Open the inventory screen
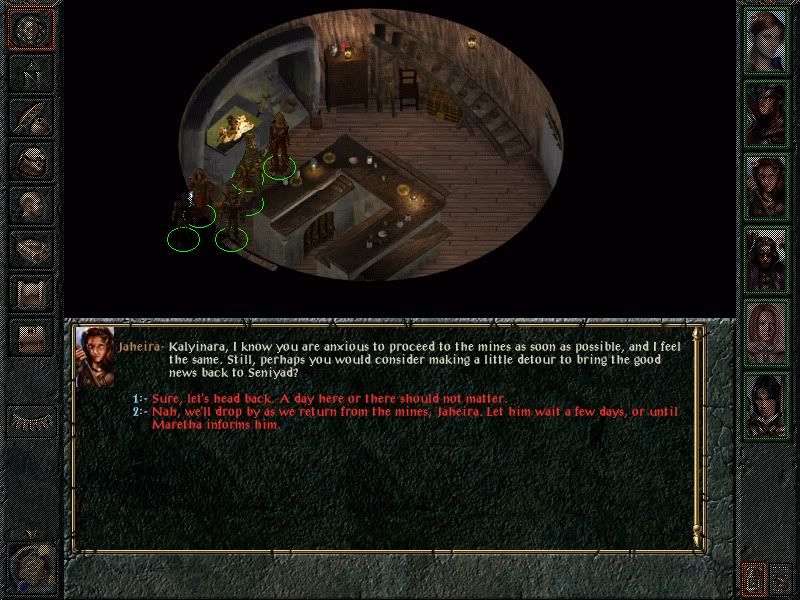Screen dimensions: 800x600 pos(29,159)
